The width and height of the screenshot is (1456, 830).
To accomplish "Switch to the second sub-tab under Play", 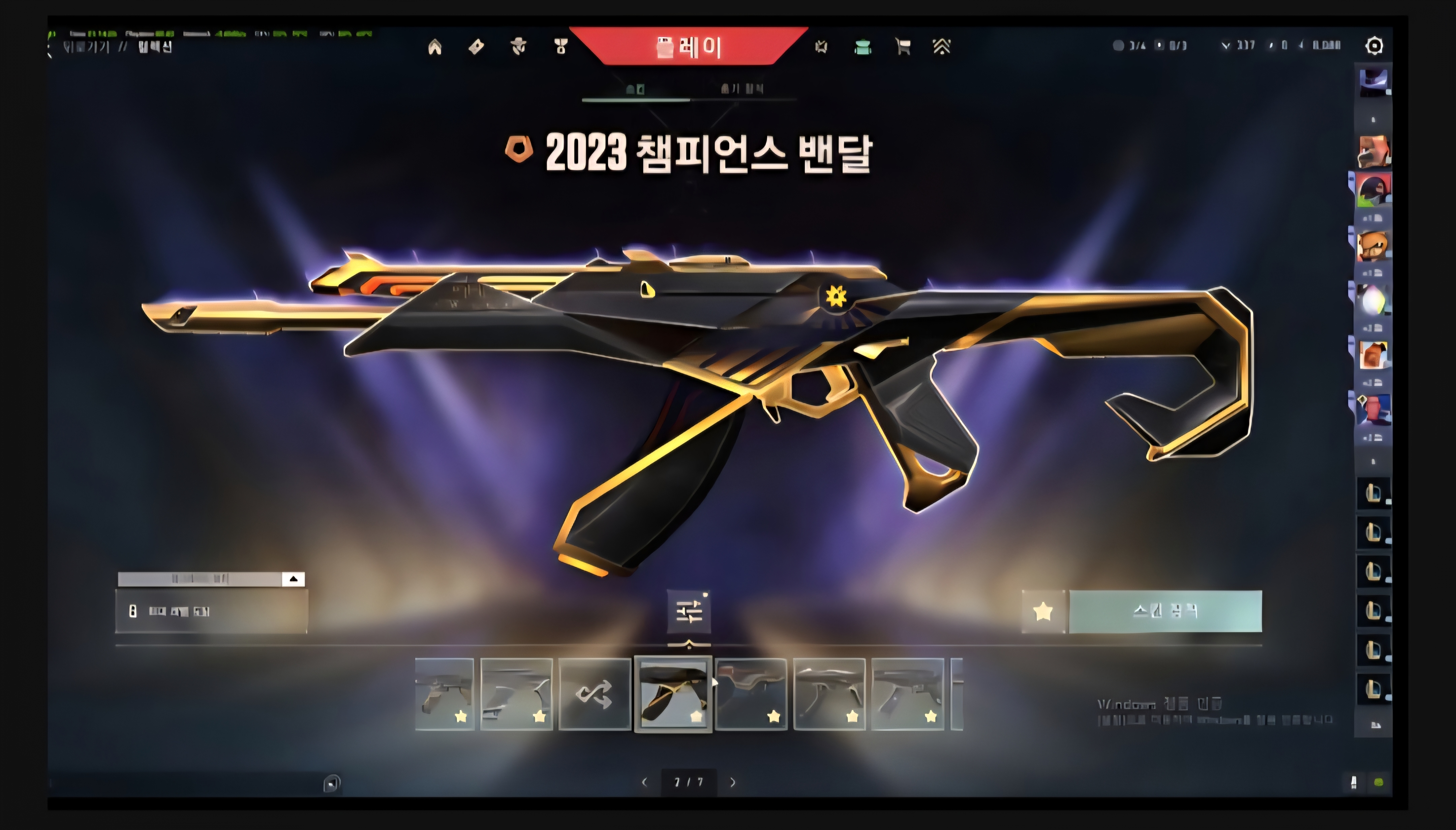I will [x=741, y=89].
